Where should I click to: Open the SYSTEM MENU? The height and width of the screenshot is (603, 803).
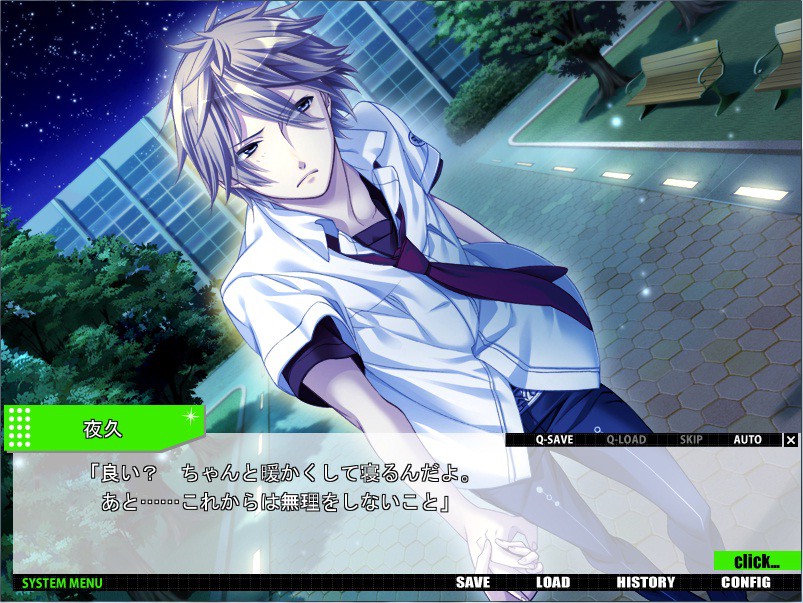[x=62, y=583]
